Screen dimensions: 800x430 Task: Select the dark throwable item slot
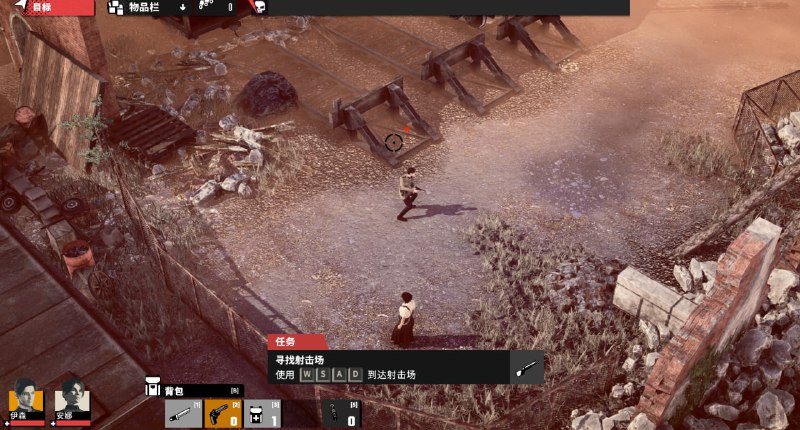point(338,412)
